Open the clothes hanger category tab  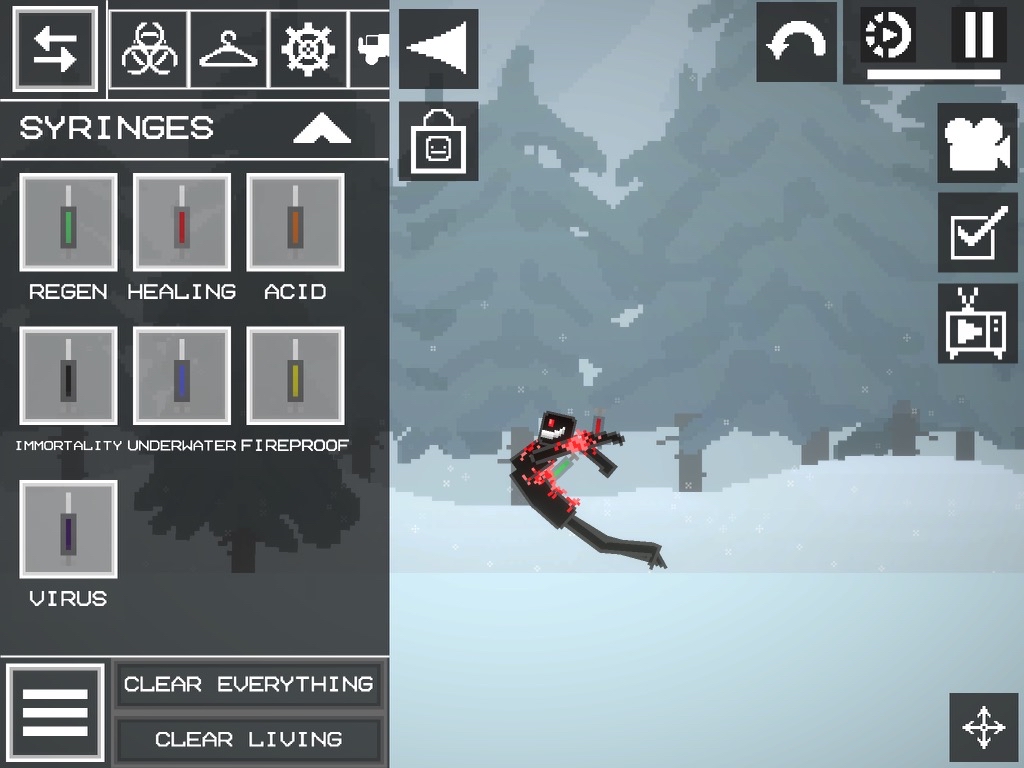point(228,48)
